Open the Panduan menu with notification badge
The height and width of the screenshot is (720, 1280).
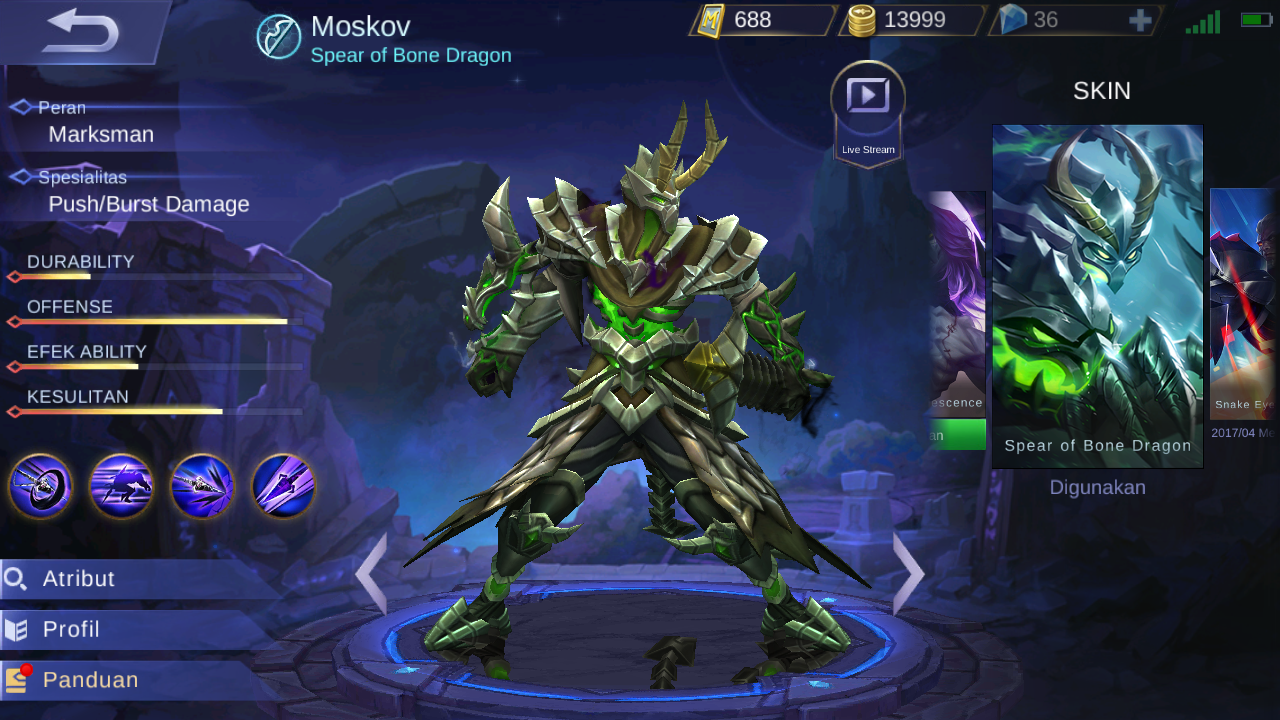pyautogui.click(x=88, y=679)
